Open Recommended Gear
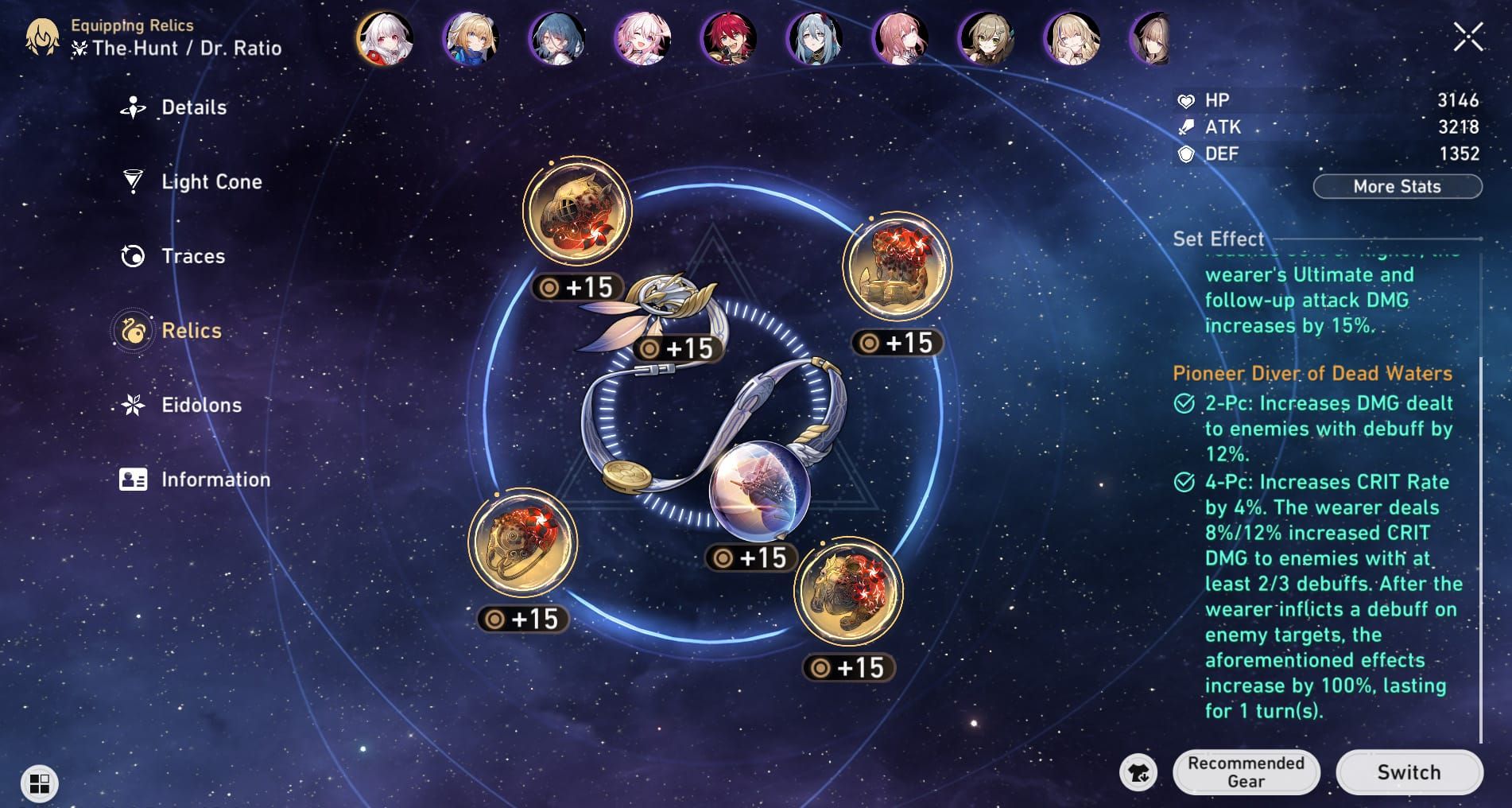Viewport: 1512px width, 808px height. tap(1246, 771)
